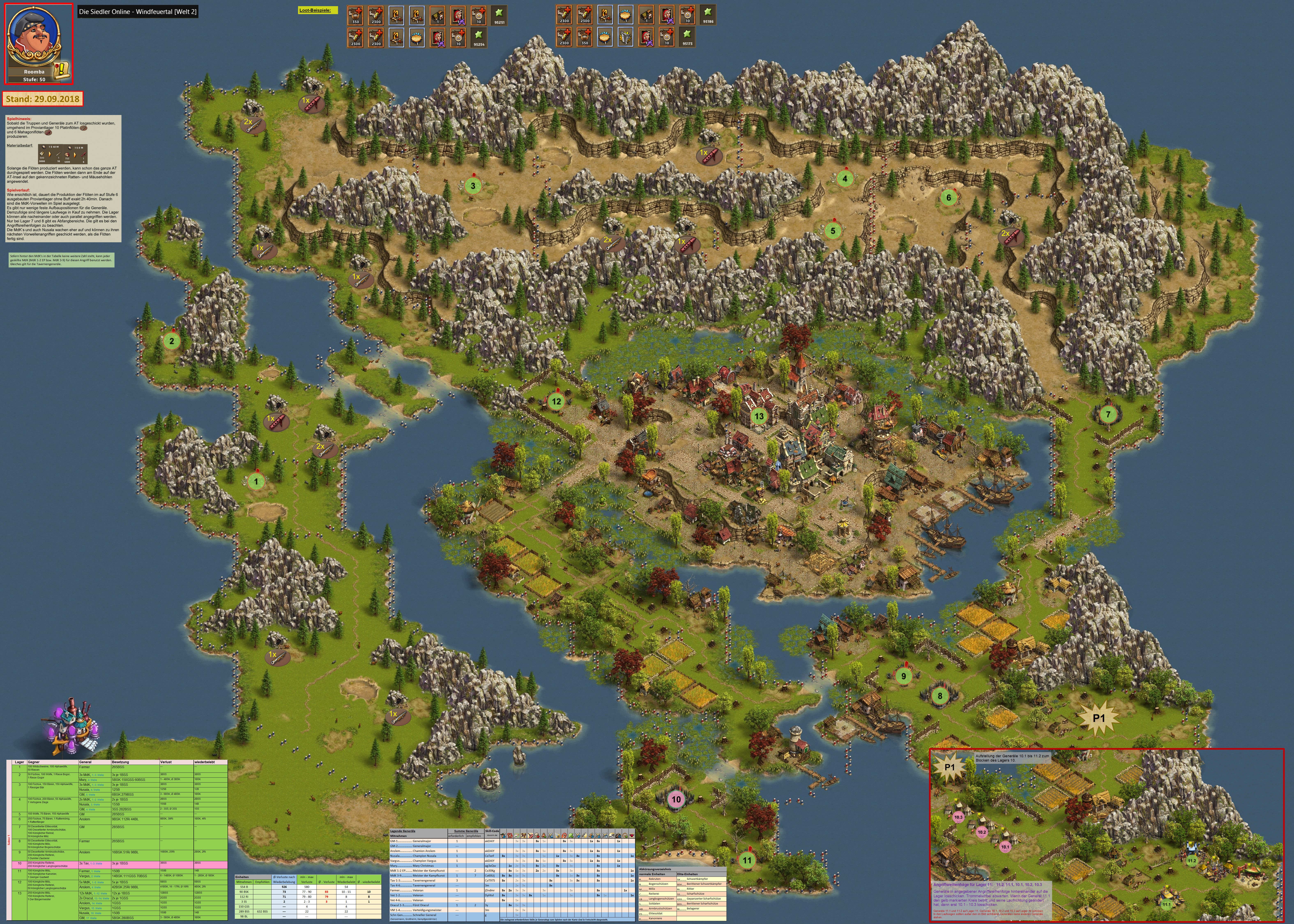Select camp marker number 1

[x=257, y=481]
